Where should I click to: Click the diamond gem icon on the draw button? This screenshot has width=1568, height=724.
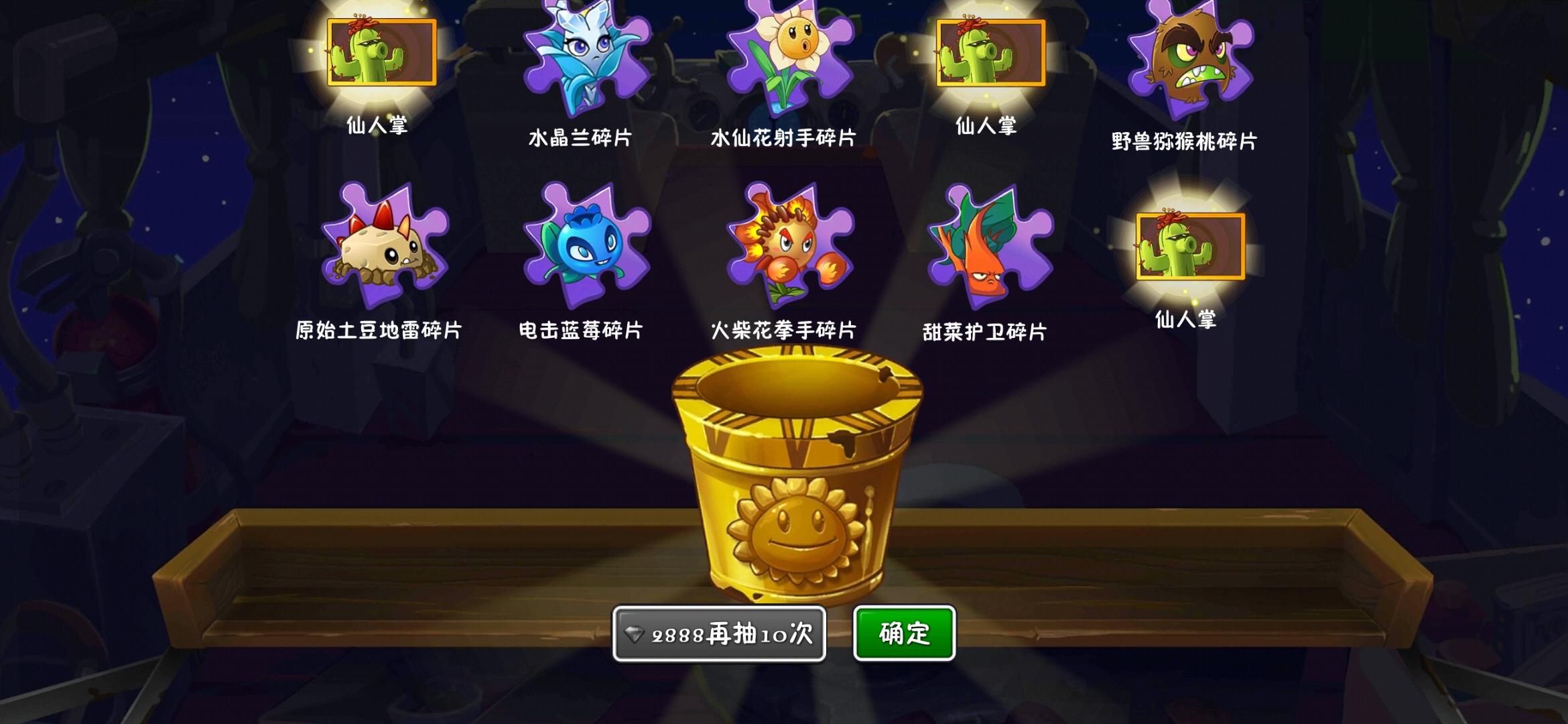point(635,633)
